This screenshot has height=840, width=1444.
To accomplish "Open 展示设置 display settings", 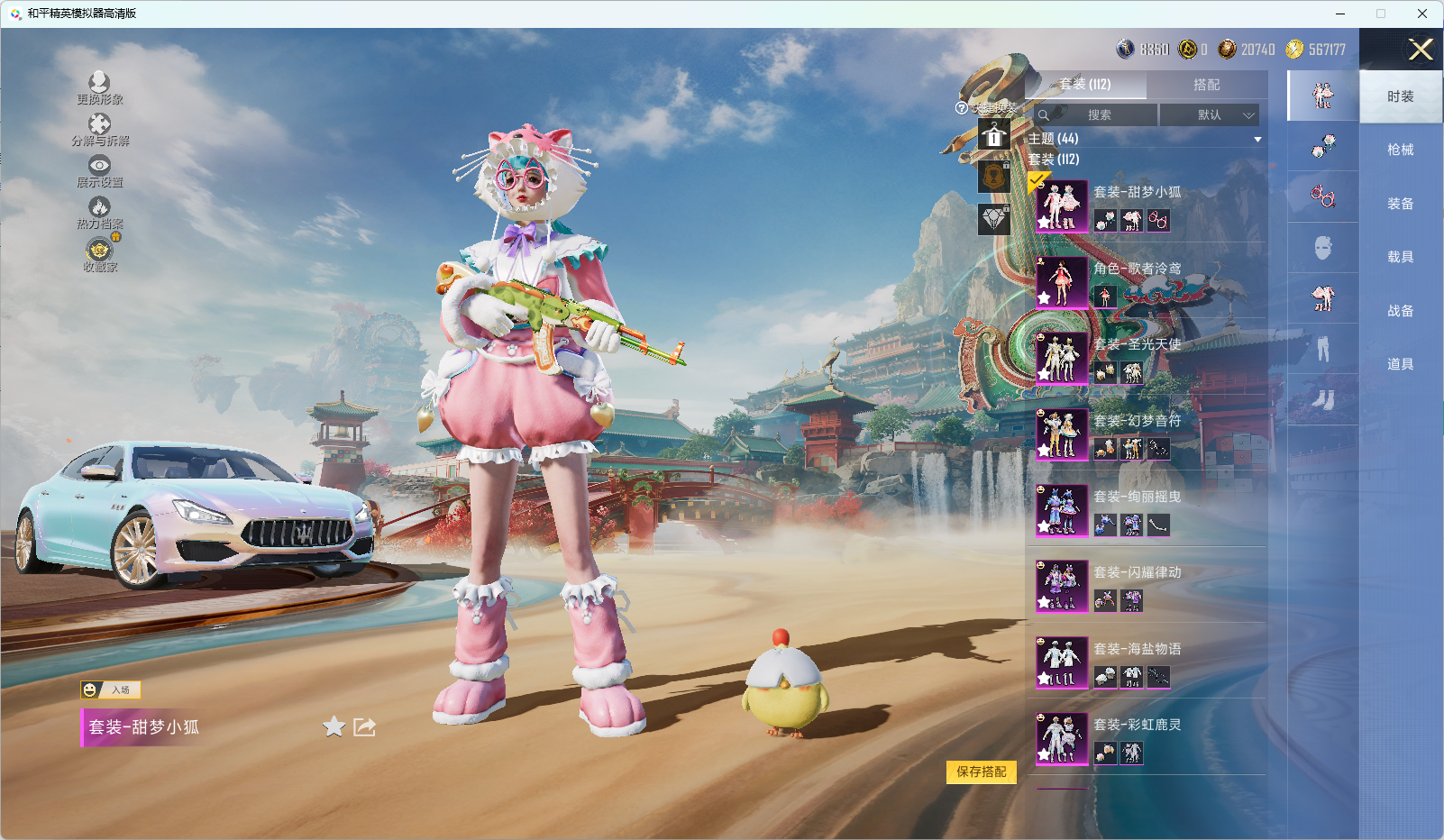I will tap(99, 171).
